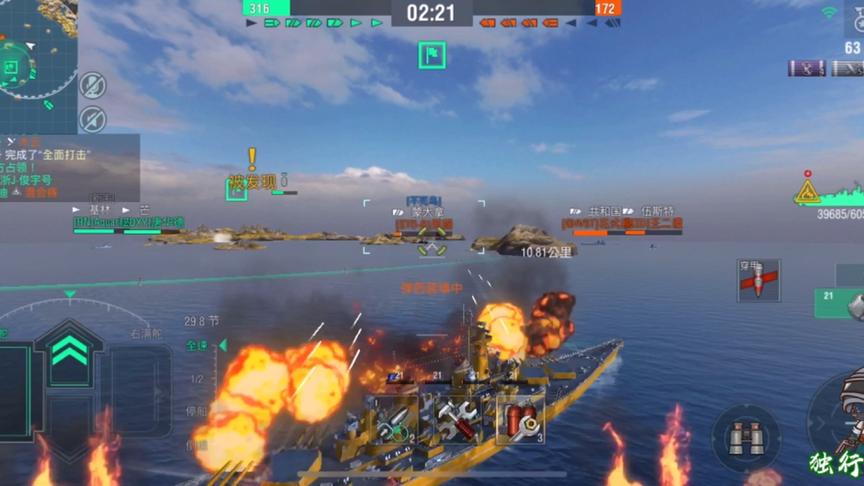Activate the wrench repair consumable

click(x=458, y=421)
